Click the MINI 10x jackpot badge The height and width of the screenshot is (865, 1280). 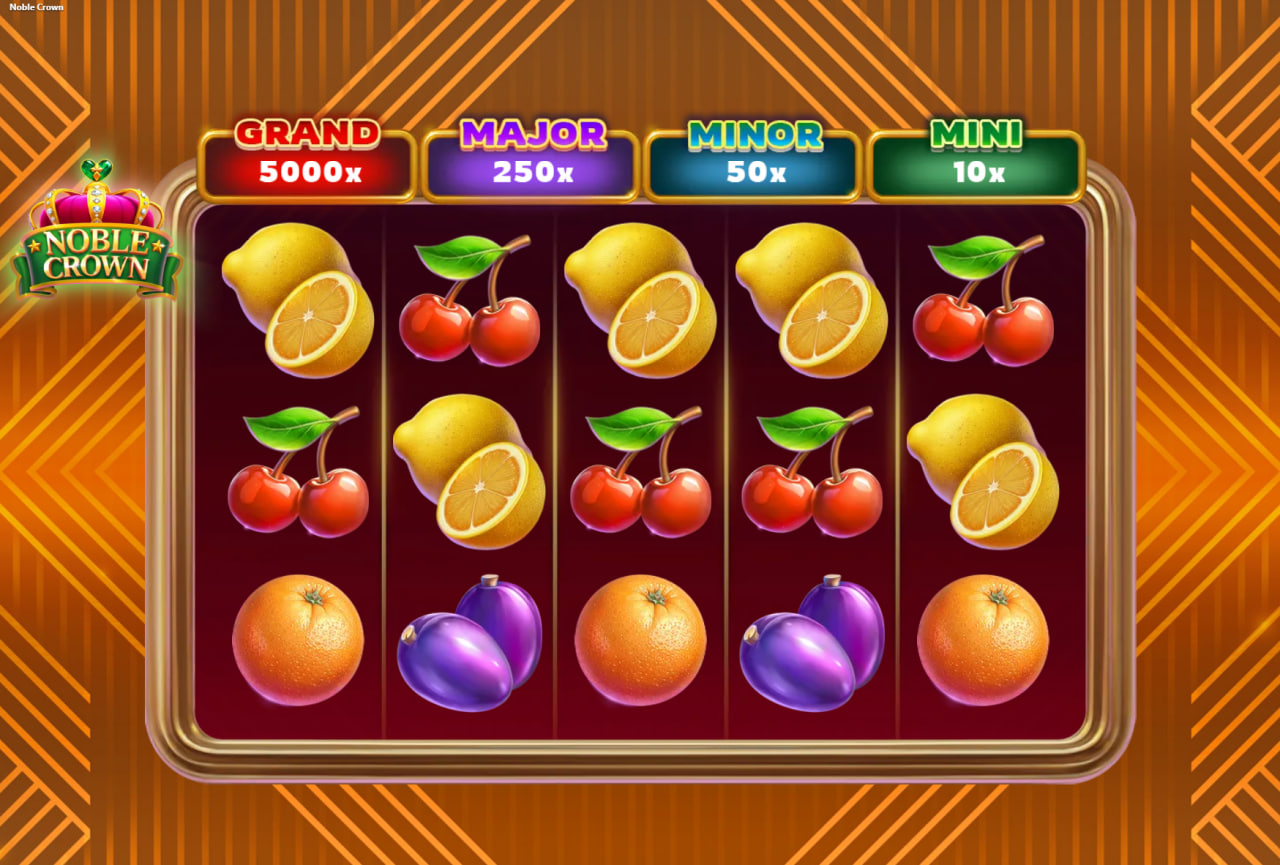click(x=975, y=158)
